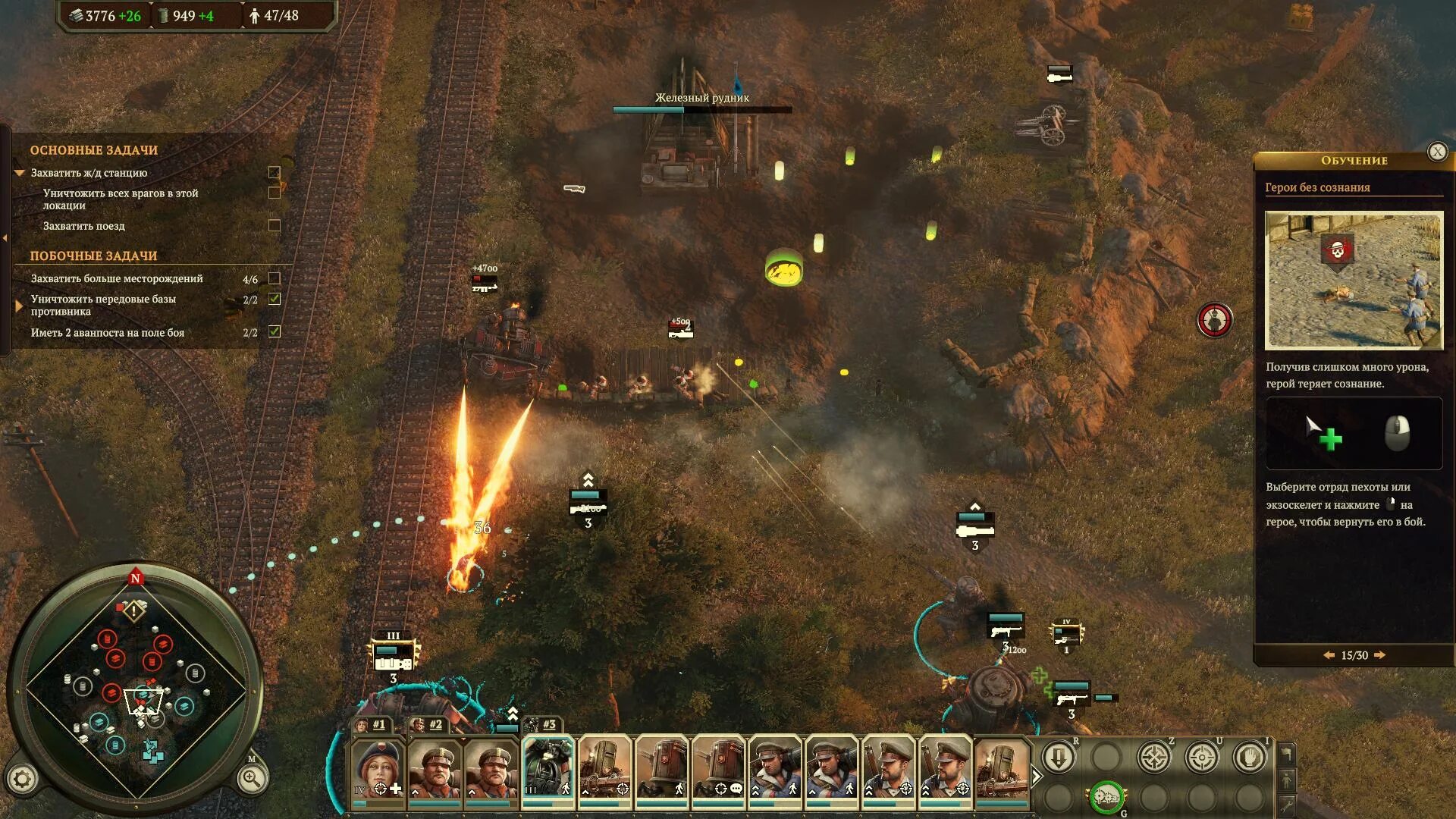Use the green-ringed ability icon
Viewport: 1456px width, 819px height.
coord(1106,798)
